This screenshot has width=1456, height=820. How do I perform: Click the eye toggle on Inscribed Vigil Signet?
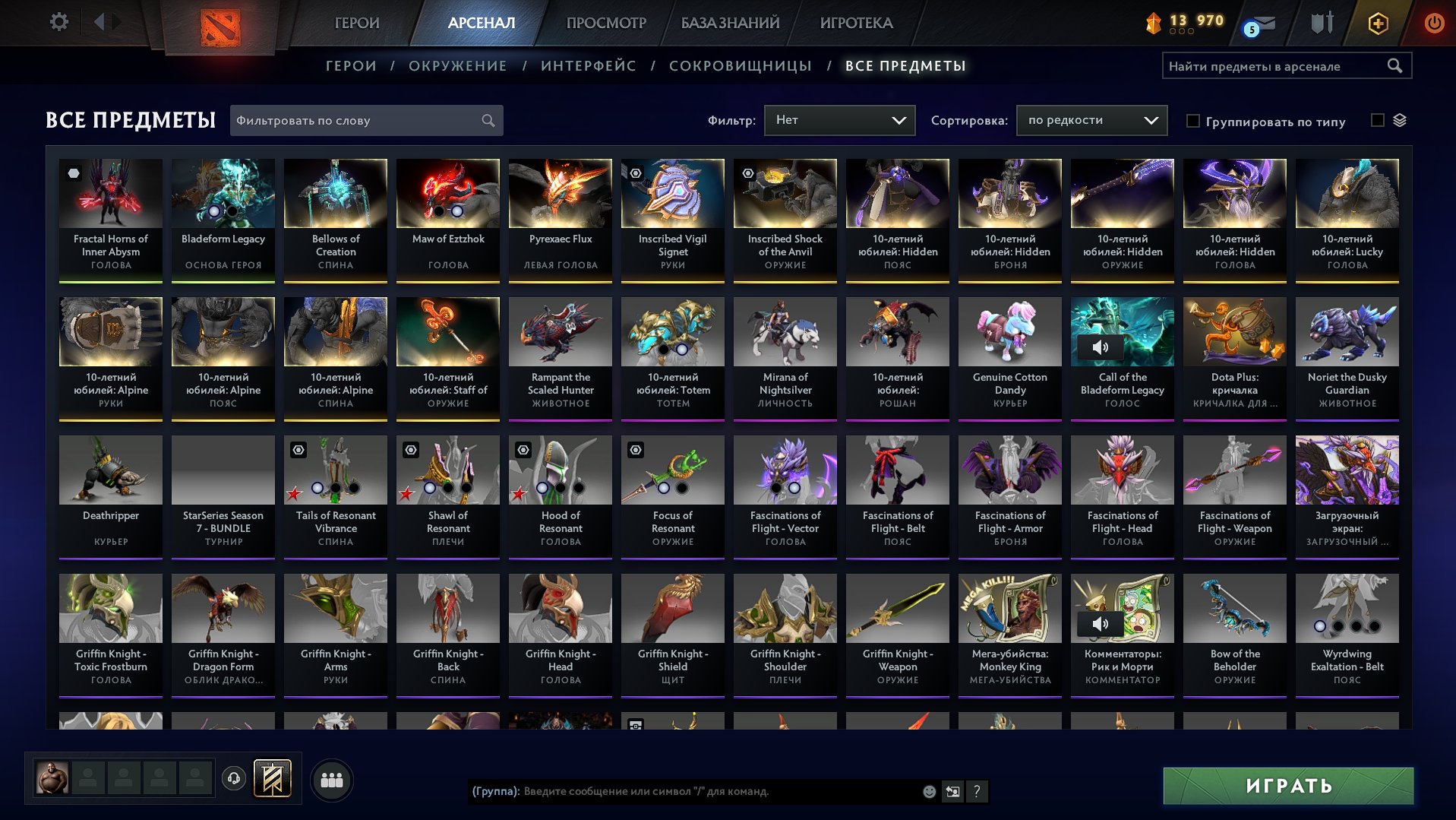coord(636,173)
